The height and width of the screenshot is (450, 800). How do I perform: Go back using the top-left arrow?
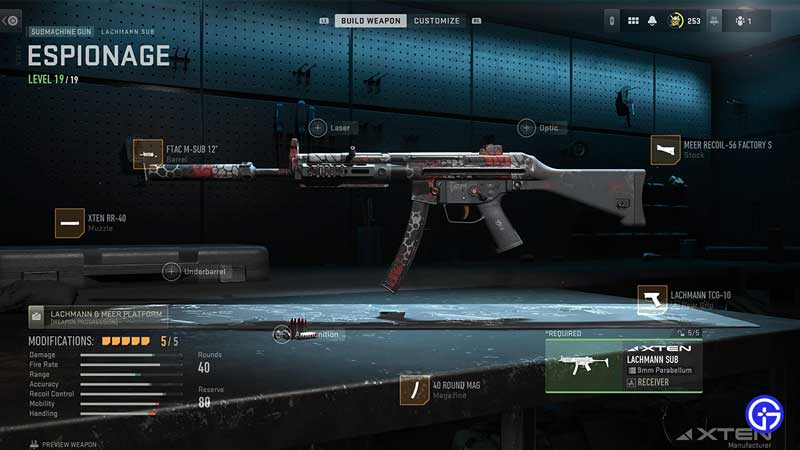pyautogui.click(x=12, y=20)
